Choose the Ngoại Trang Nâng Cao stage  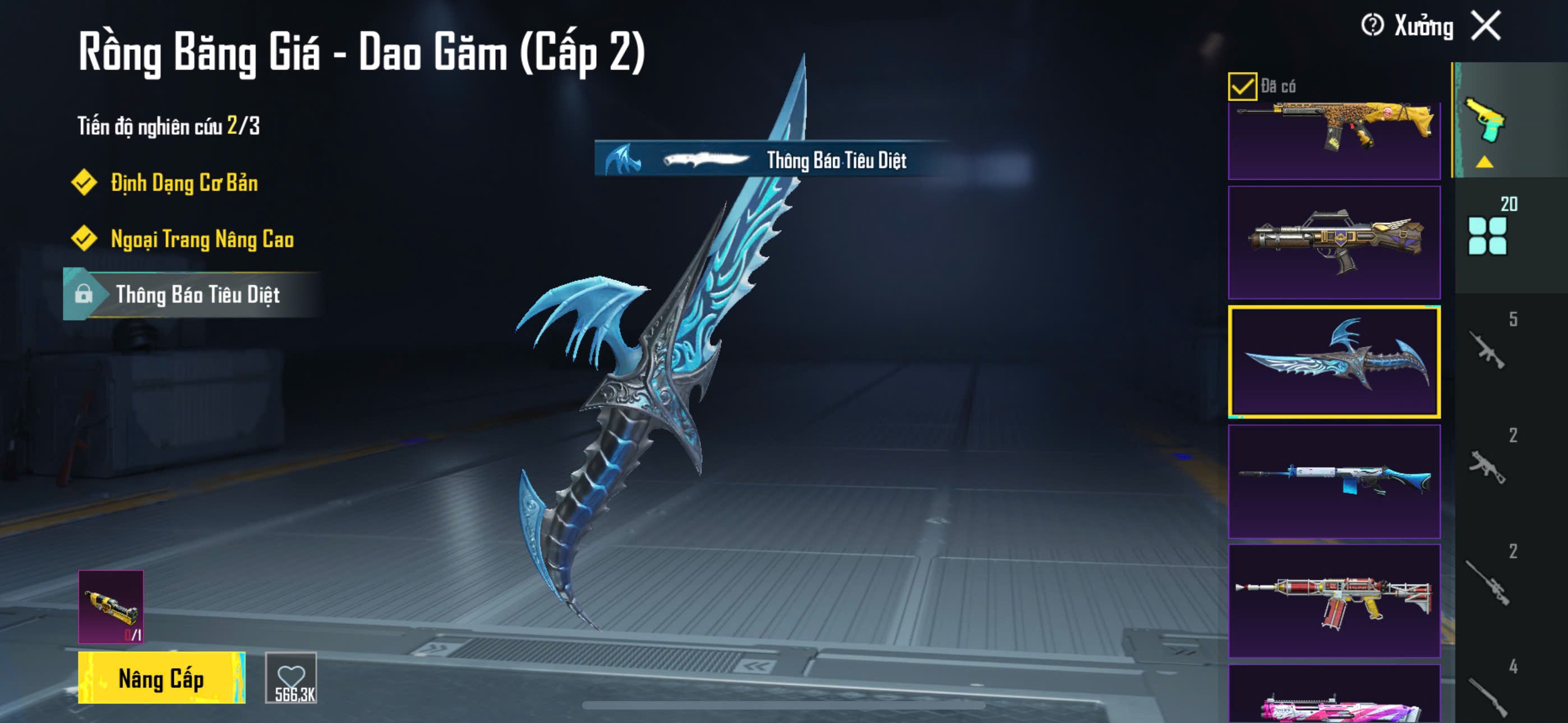pos(201,239)
